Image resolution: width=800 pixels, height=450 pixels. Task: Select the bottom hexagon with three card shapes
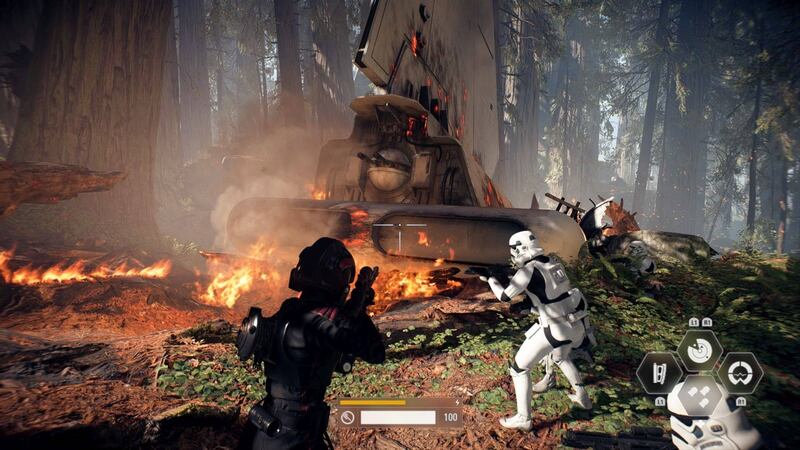(699, 396)
